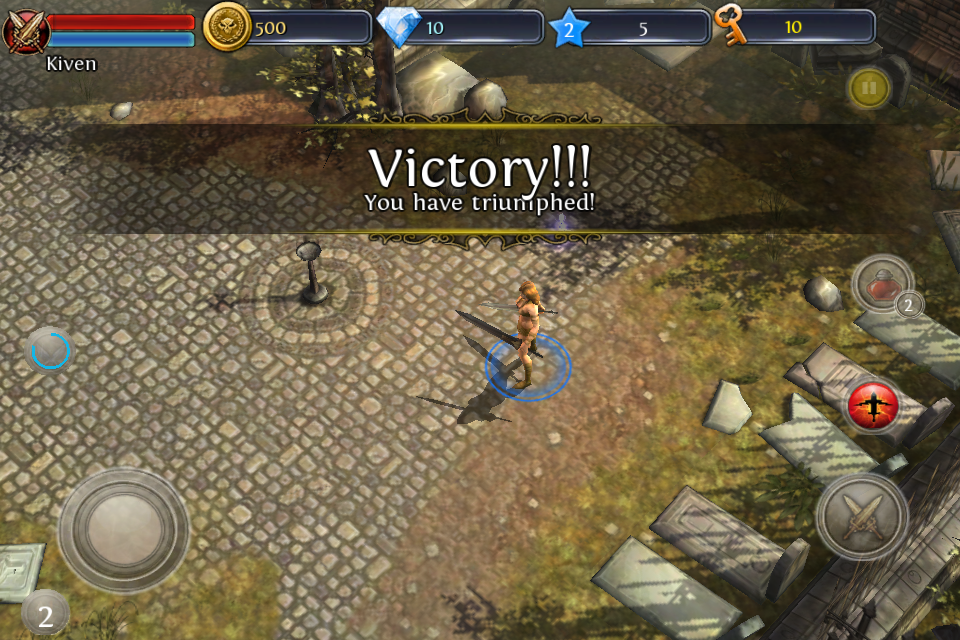Tap the golden key icon
This screenshot has width=960, height=640.
[731, 26]
